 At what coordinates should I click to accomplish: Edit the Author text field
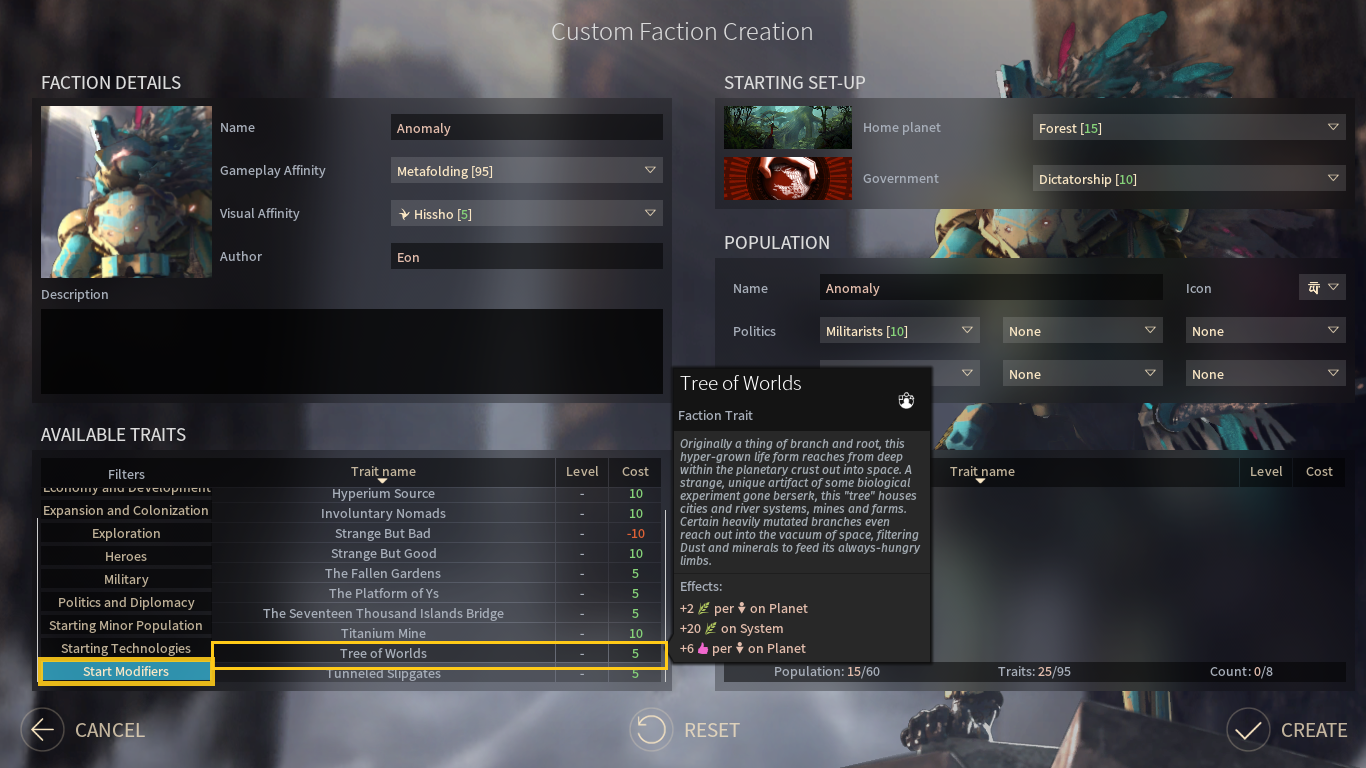[x=526, y=257]
